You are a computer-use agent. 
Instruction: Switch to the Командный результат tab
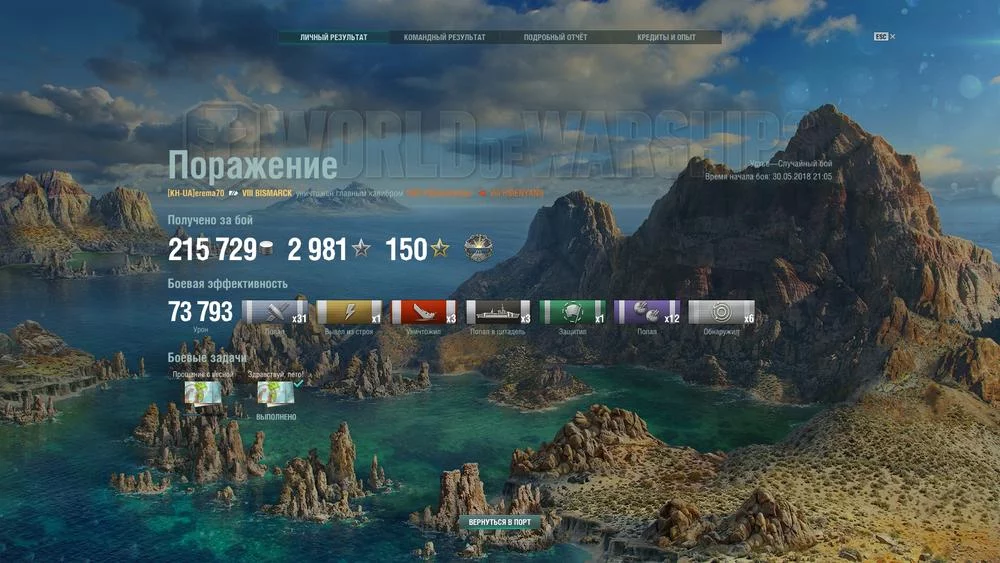[x=444, y=38]
